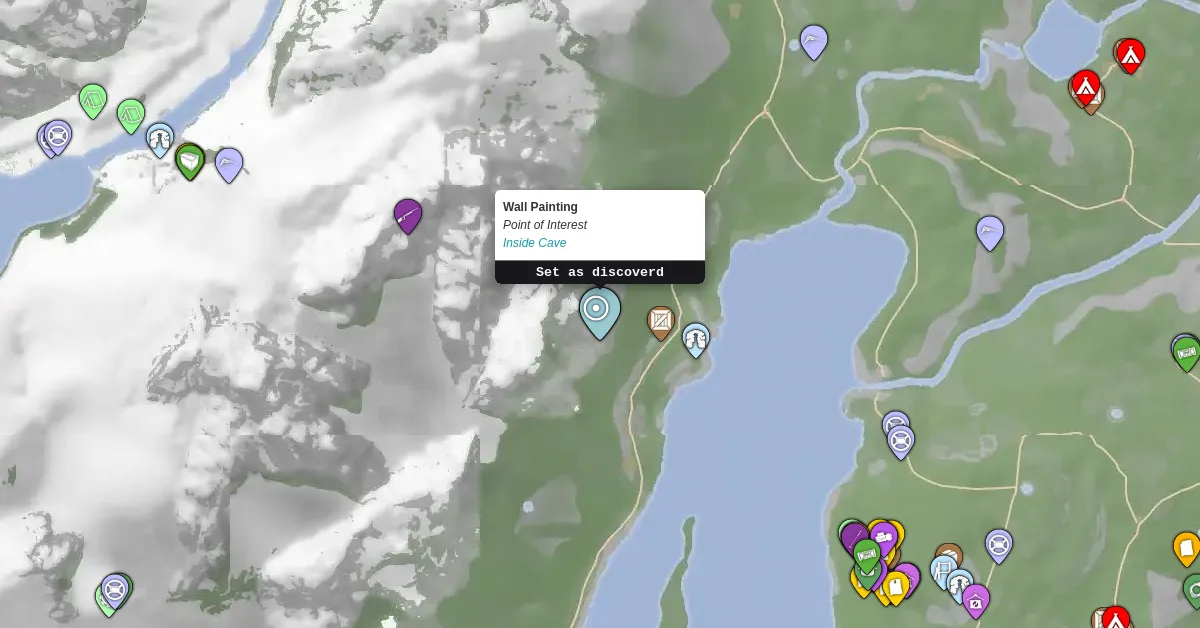Click the pink camera marker
Image resolution: width=1200 pixels, height=628 pixels.
point(975,600)
